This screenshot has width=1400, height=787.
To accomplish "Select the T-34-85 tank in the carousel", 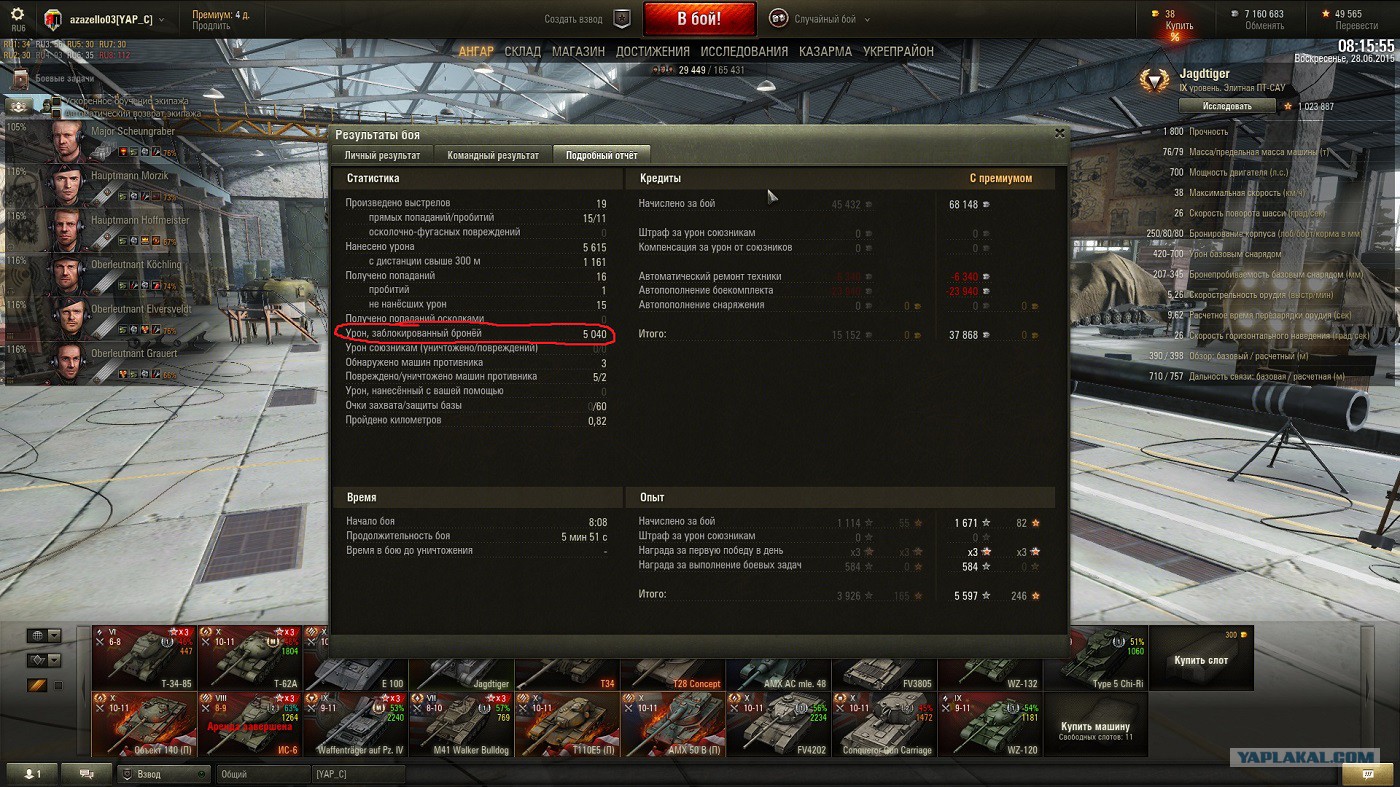I will (x=144, y=657).
